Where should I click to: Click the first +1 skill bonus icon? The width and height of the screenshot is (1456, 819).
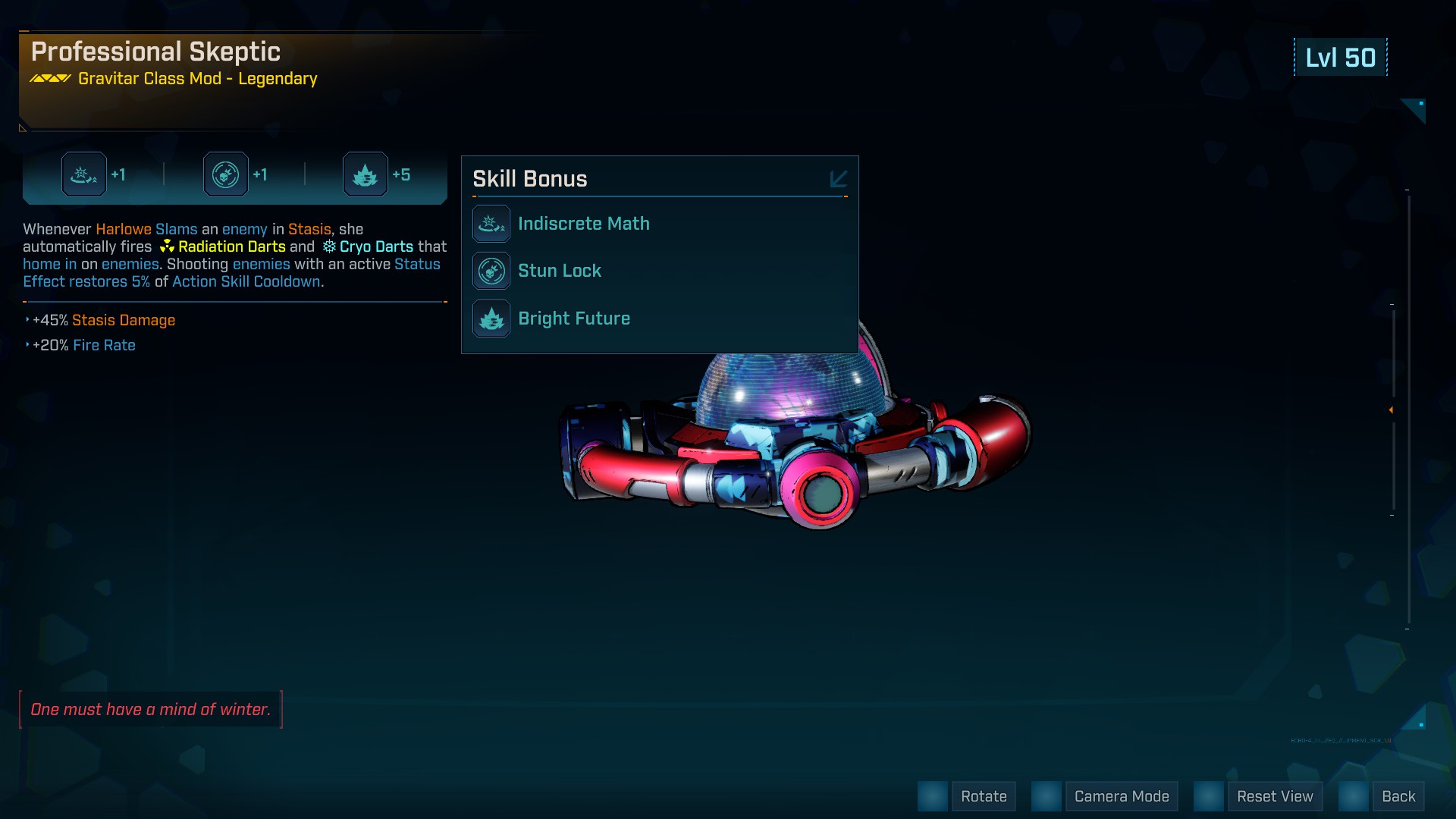point(84,174)
